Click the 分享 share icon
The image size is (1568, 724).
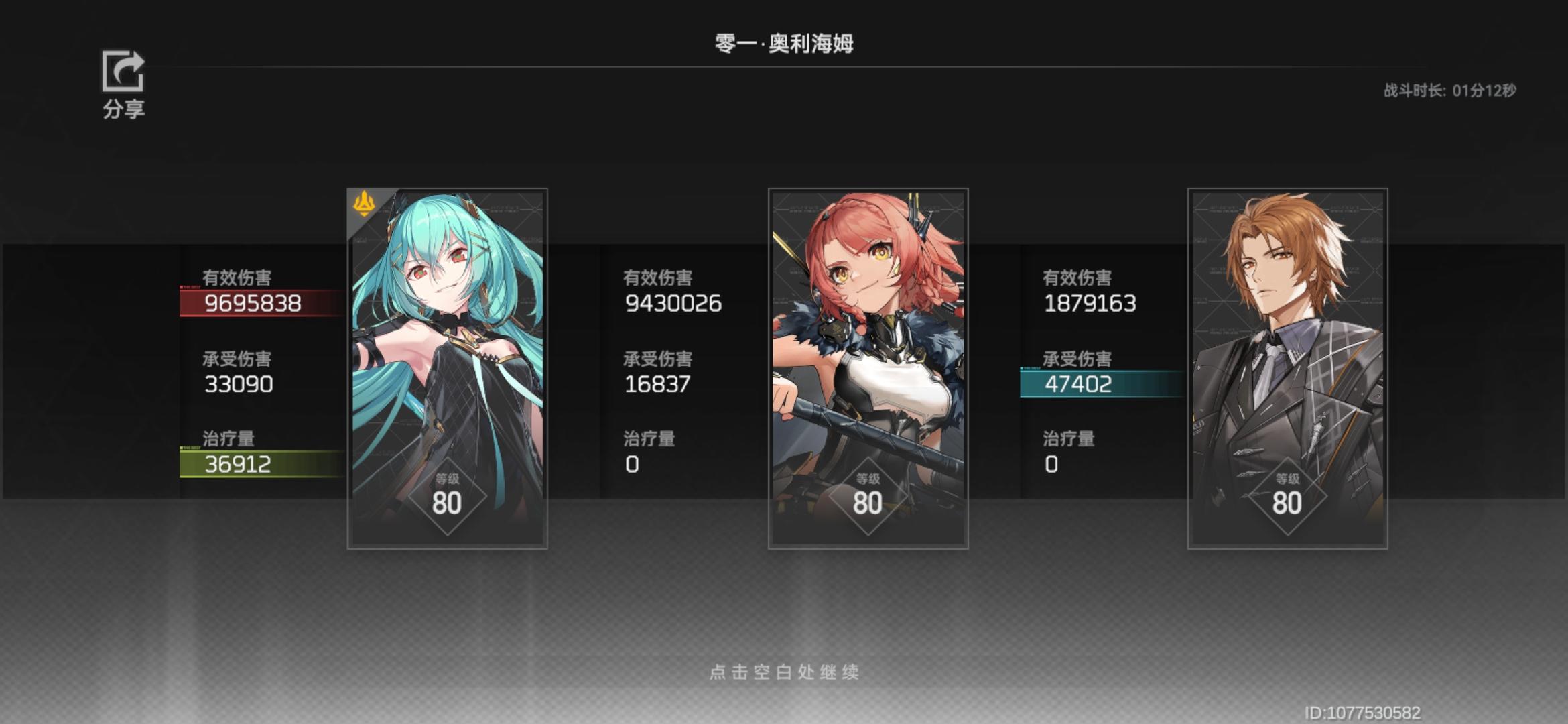[125, 72]
